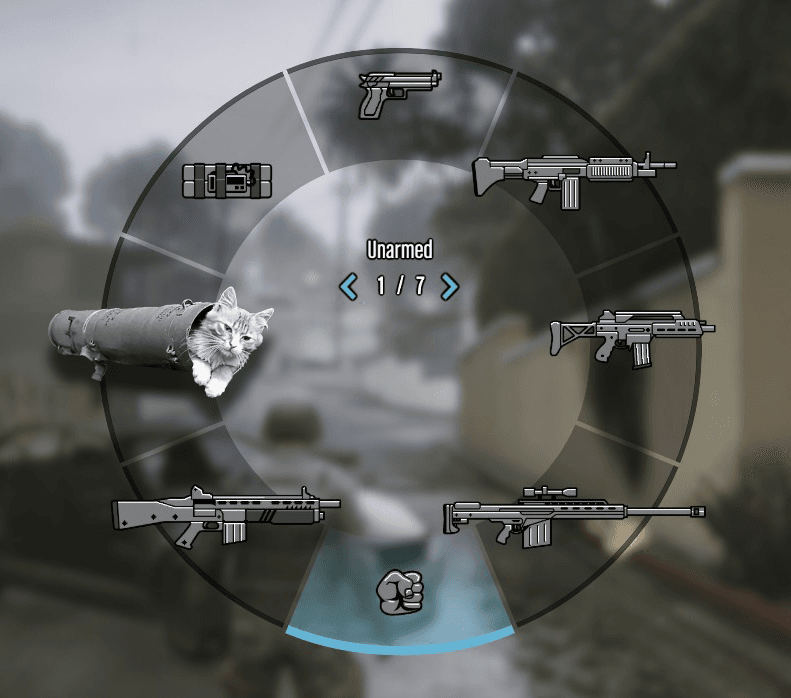Select the pistol weapon slot

pos(399,93)
